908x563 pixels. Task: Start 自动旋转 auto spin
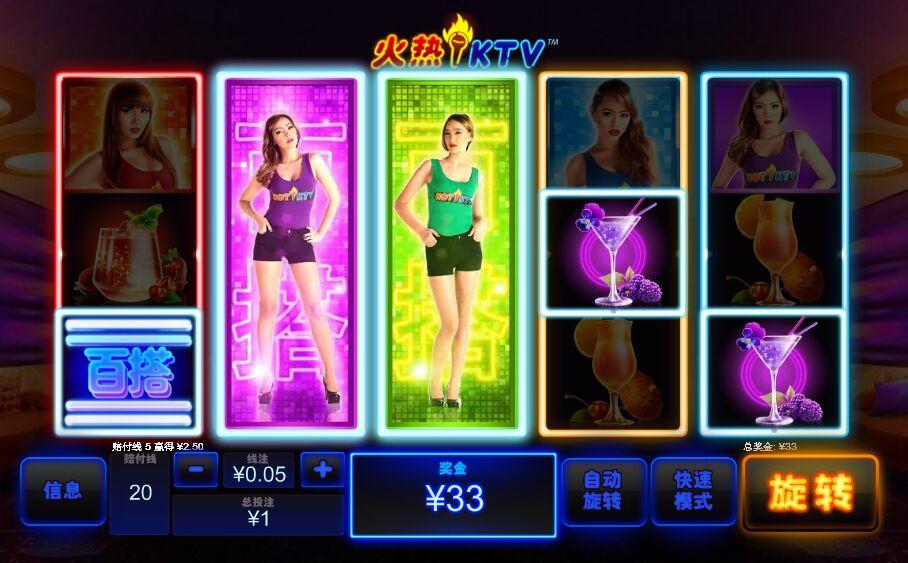pos(602,491)
